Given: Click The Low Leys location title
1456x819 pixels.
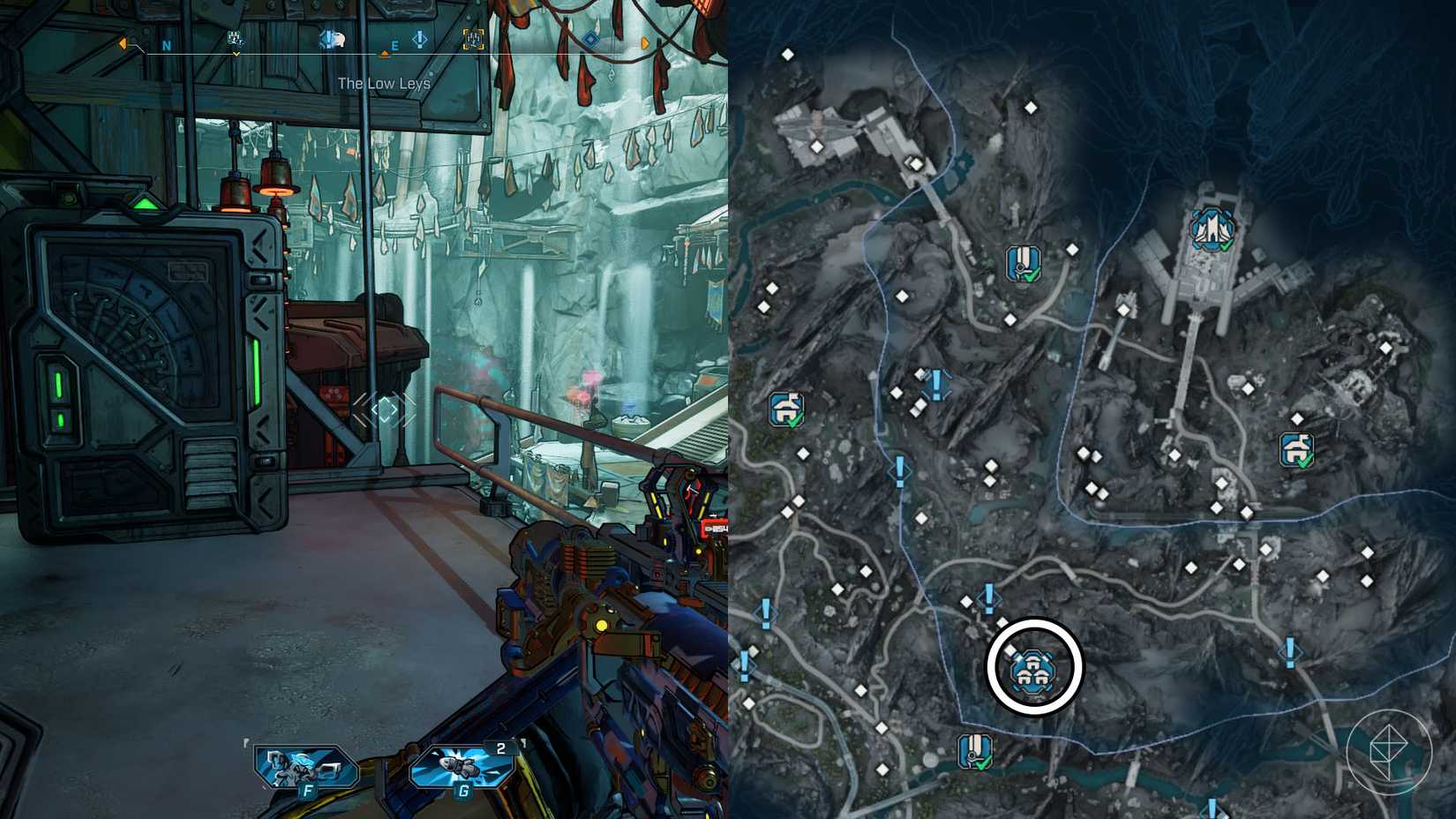Looking at the screenshot, I should pos(384,84).
